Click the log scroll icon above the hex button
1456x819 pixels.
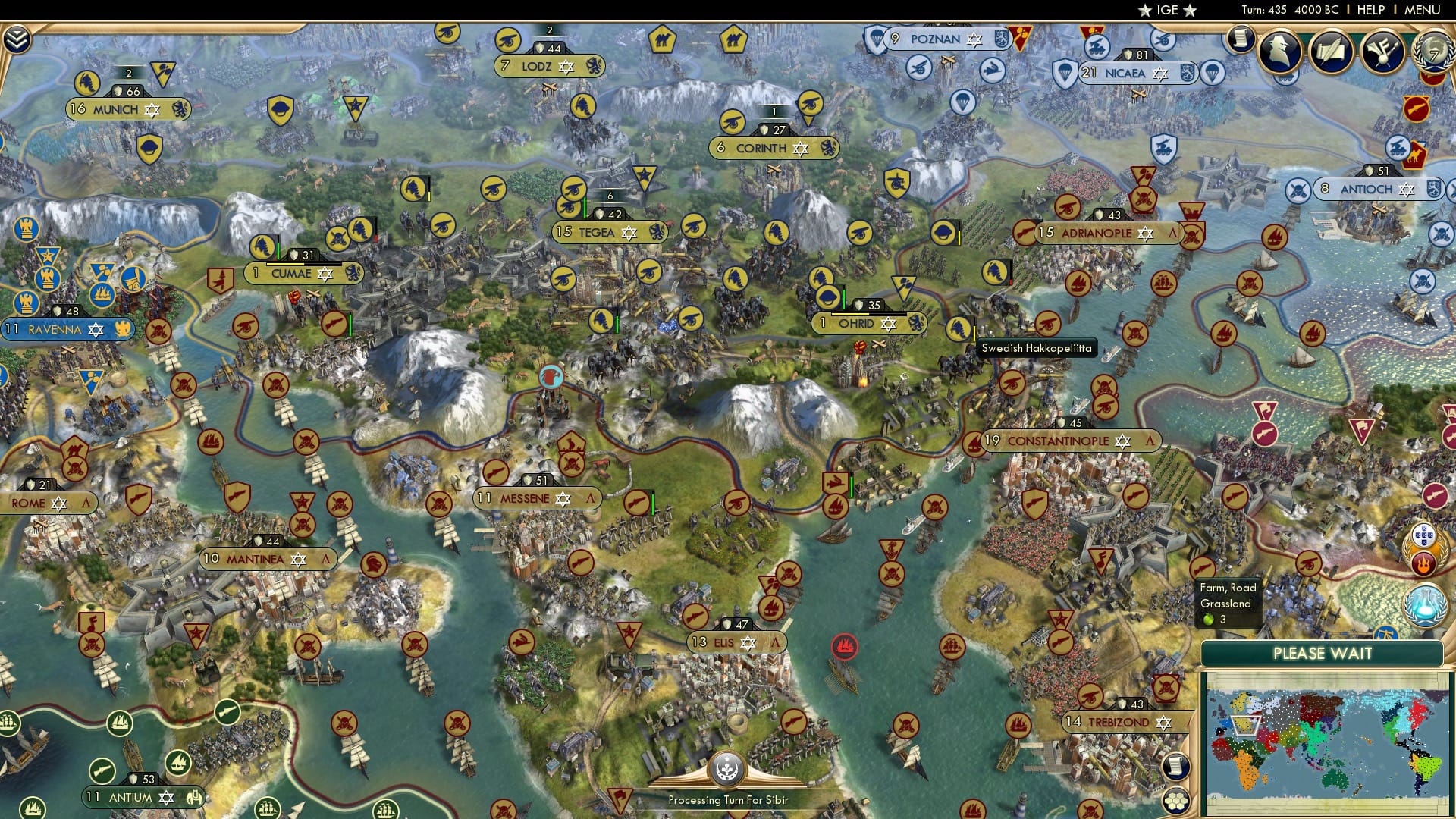(1177, 767)
